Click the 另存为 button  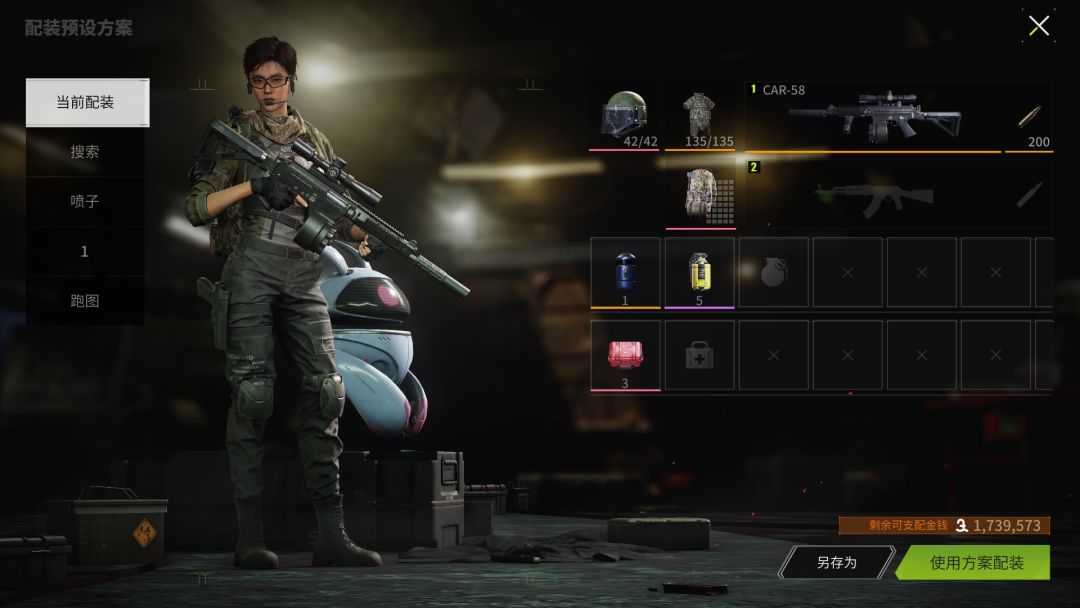(x=837, y=563)
